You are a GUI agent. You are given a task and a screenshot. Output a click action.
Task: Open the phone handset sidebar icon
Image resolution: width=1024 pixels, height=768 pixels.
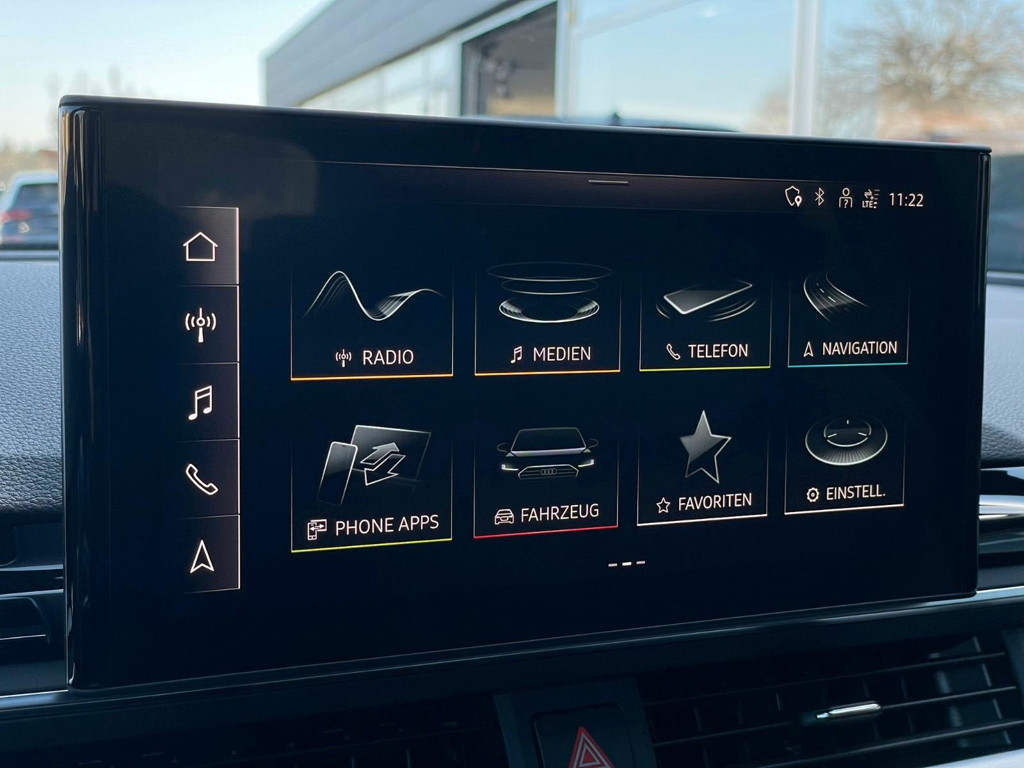pyautogui.click(x=201, y=479)
